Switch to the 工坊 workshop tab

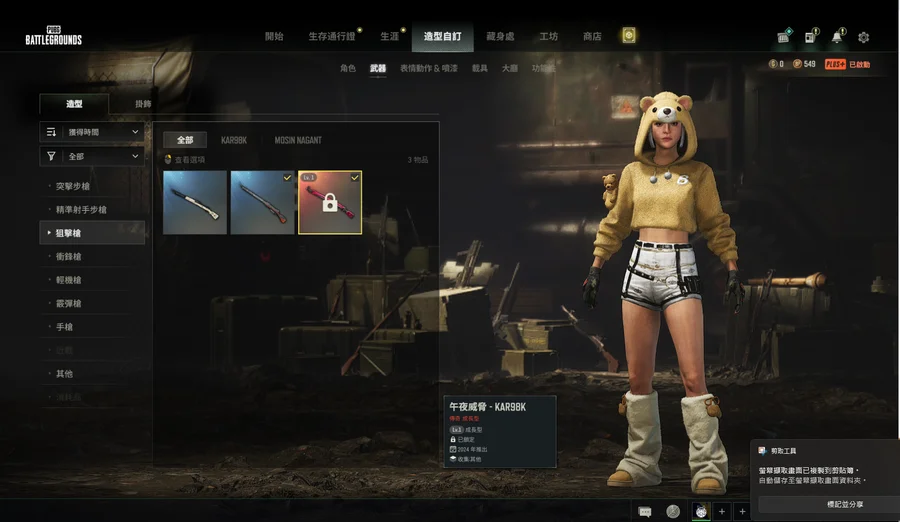pyautogui.click(x=549, y=37)
